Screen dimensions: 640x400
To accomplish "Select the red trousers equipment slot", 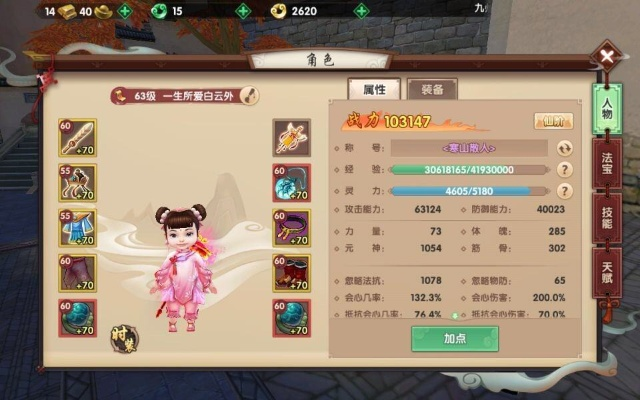I will coord(75,273).
